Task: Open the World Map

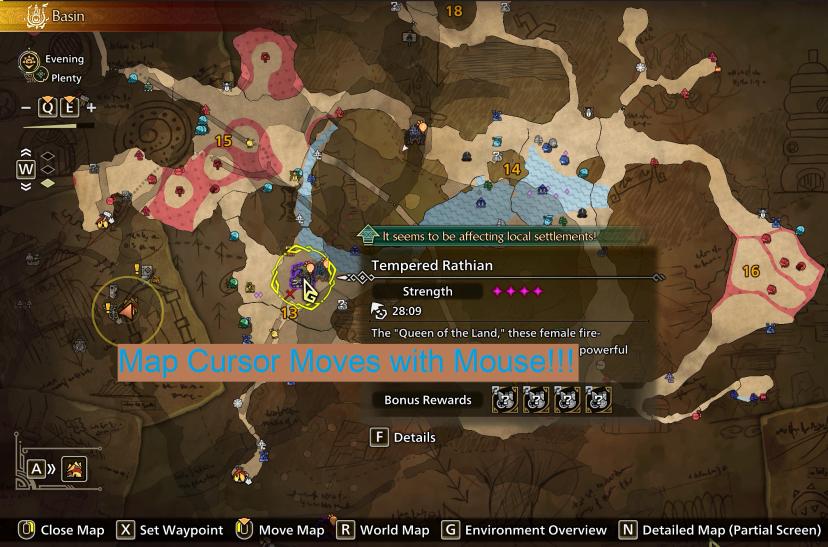Action: [383, 530]
